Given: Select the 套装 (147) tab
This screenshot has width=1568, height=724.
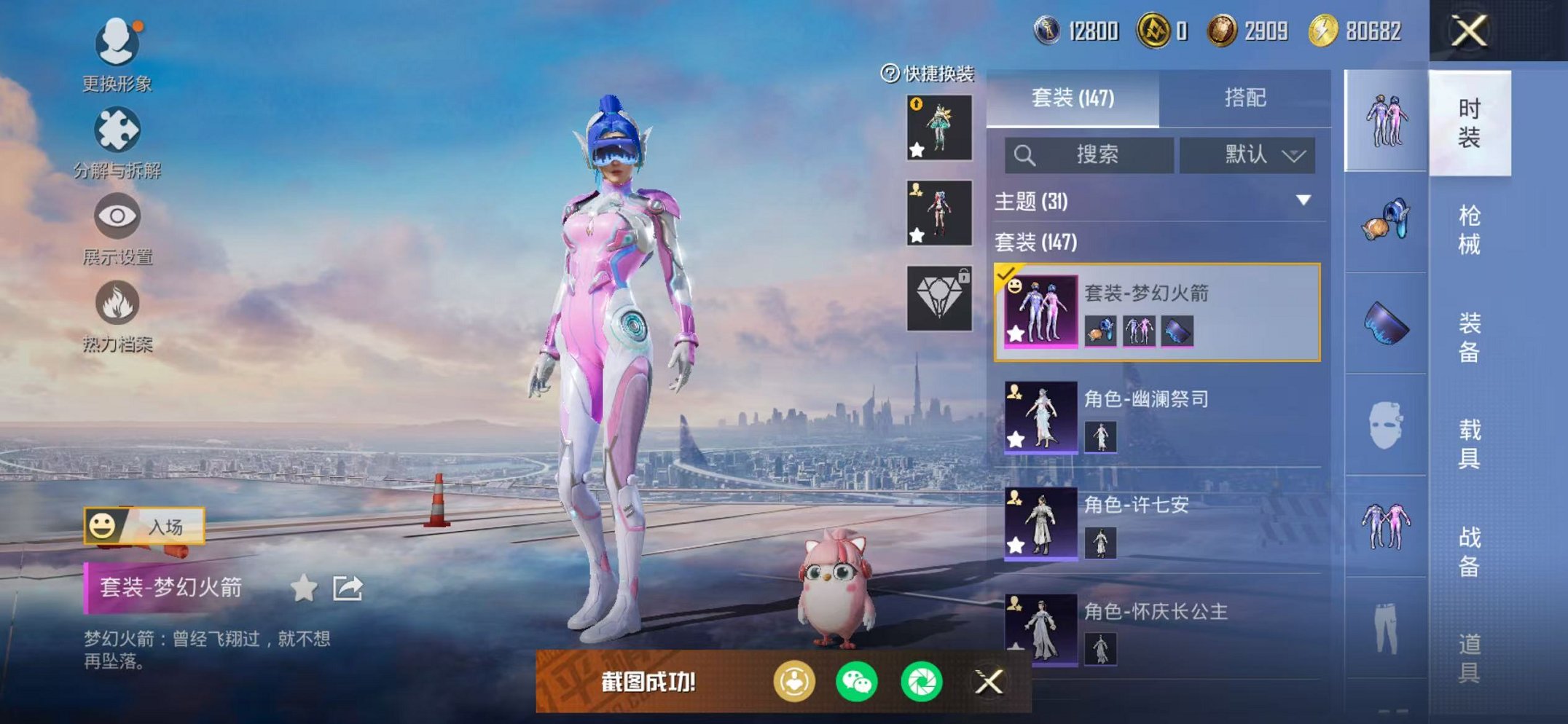Looking at the screenshot, I should pos(1073,98).
